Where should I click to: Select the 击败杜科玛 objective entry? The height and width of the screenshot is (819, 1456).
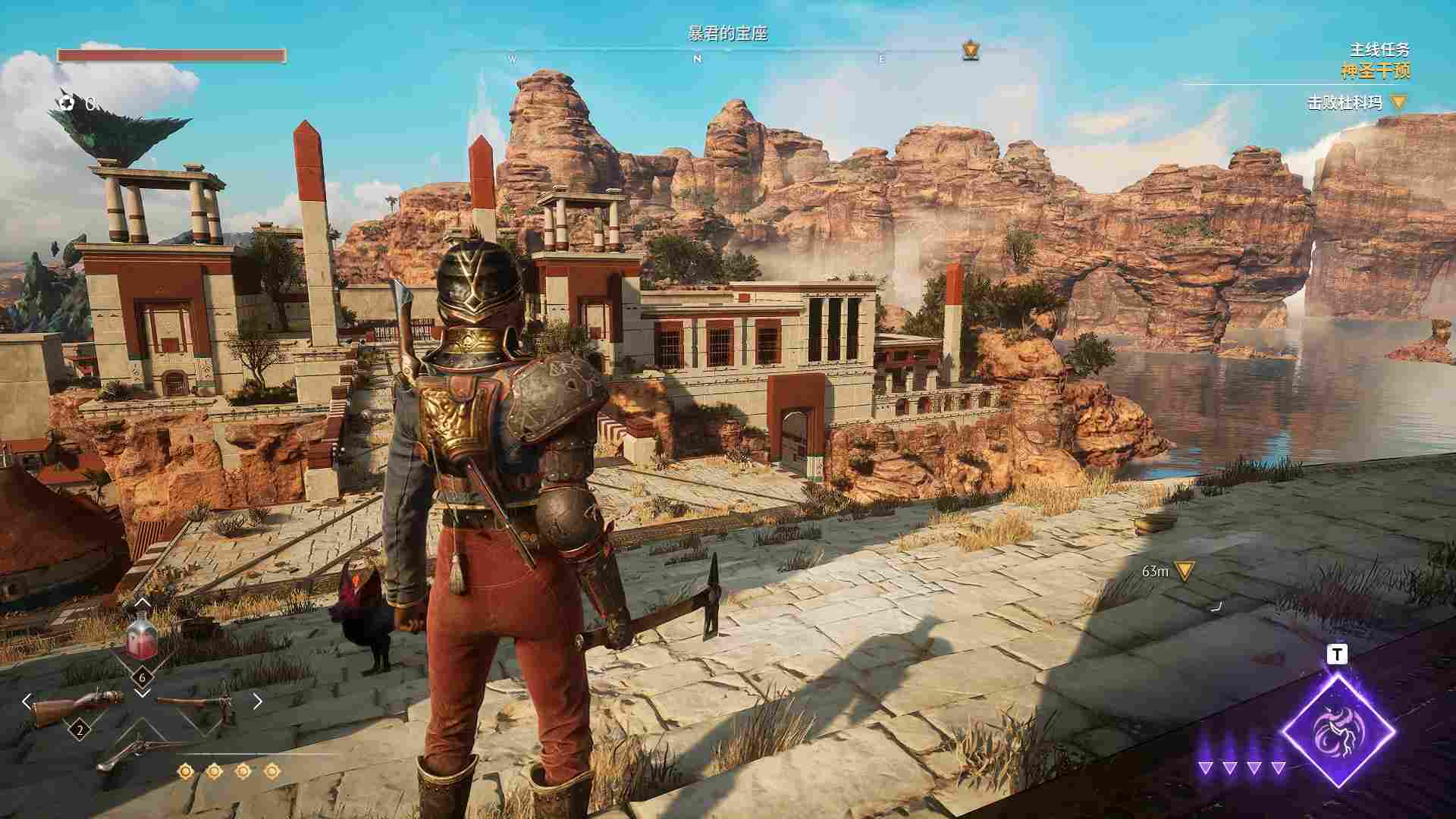[1345, 102]
